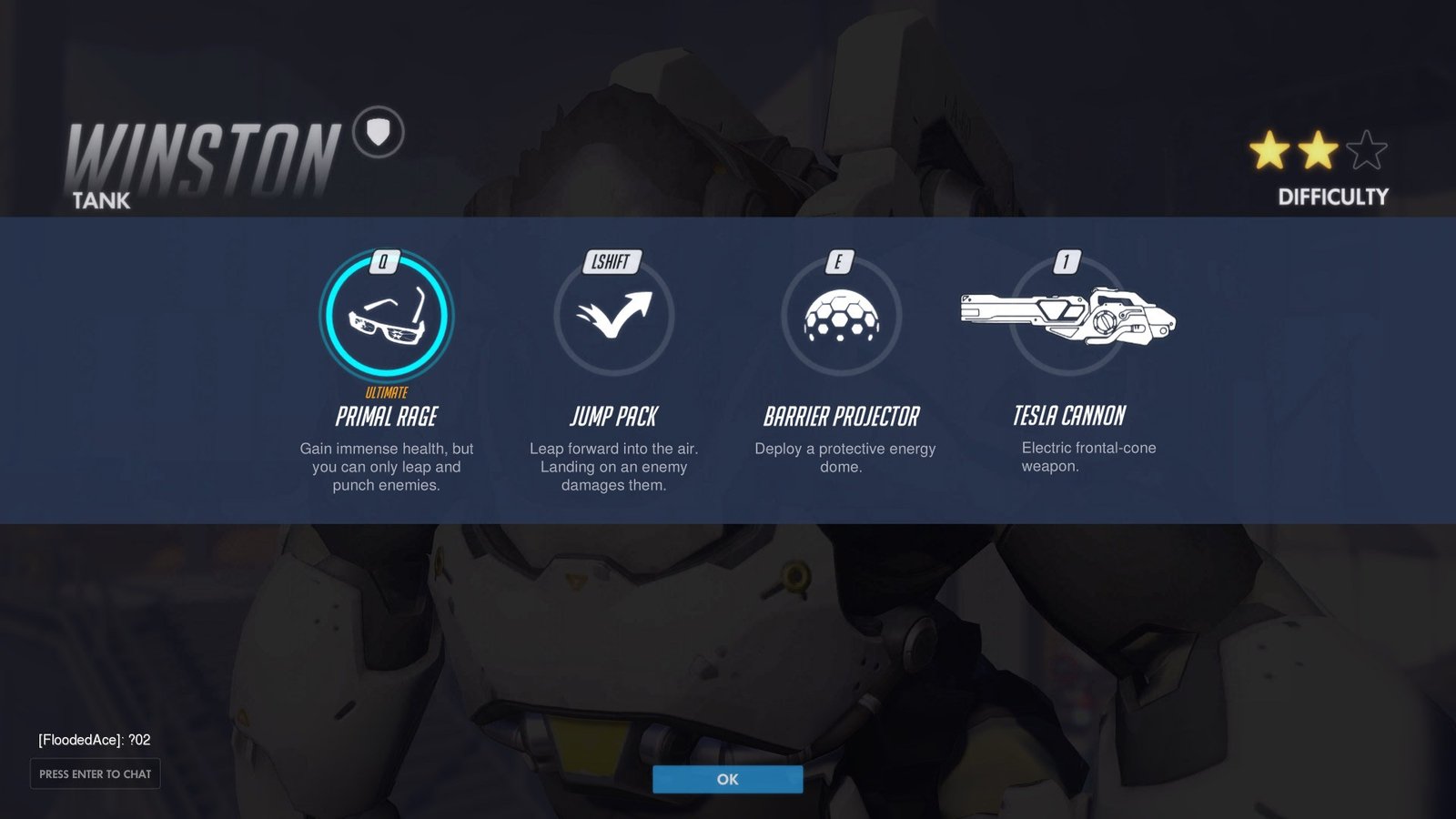Confirm with the OK button
This screenshot has height=819, width=1456.
(x=727, y=779)
